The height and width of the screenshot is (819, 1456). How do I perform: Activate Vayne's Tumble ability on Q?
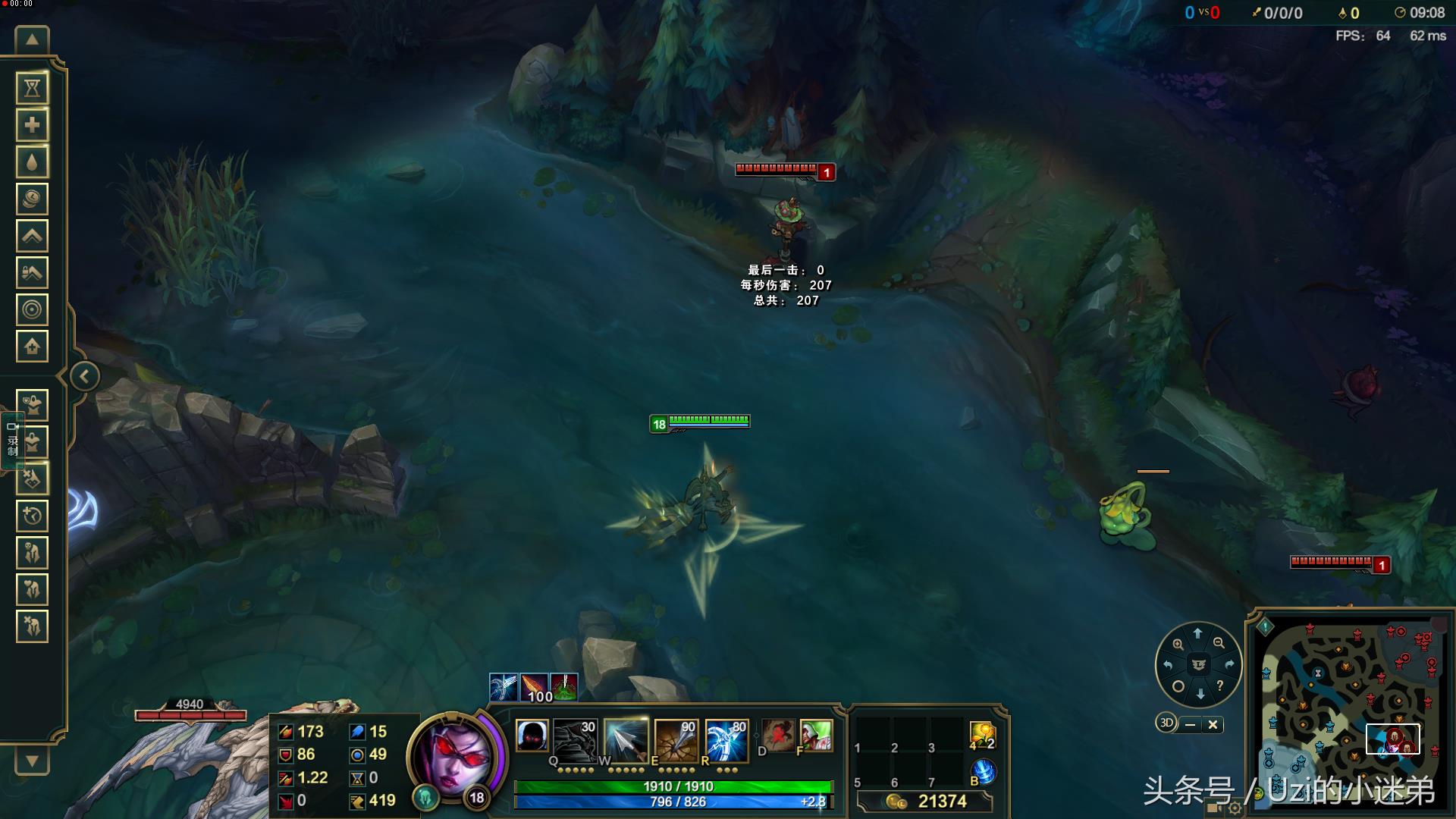pos(575,738)
